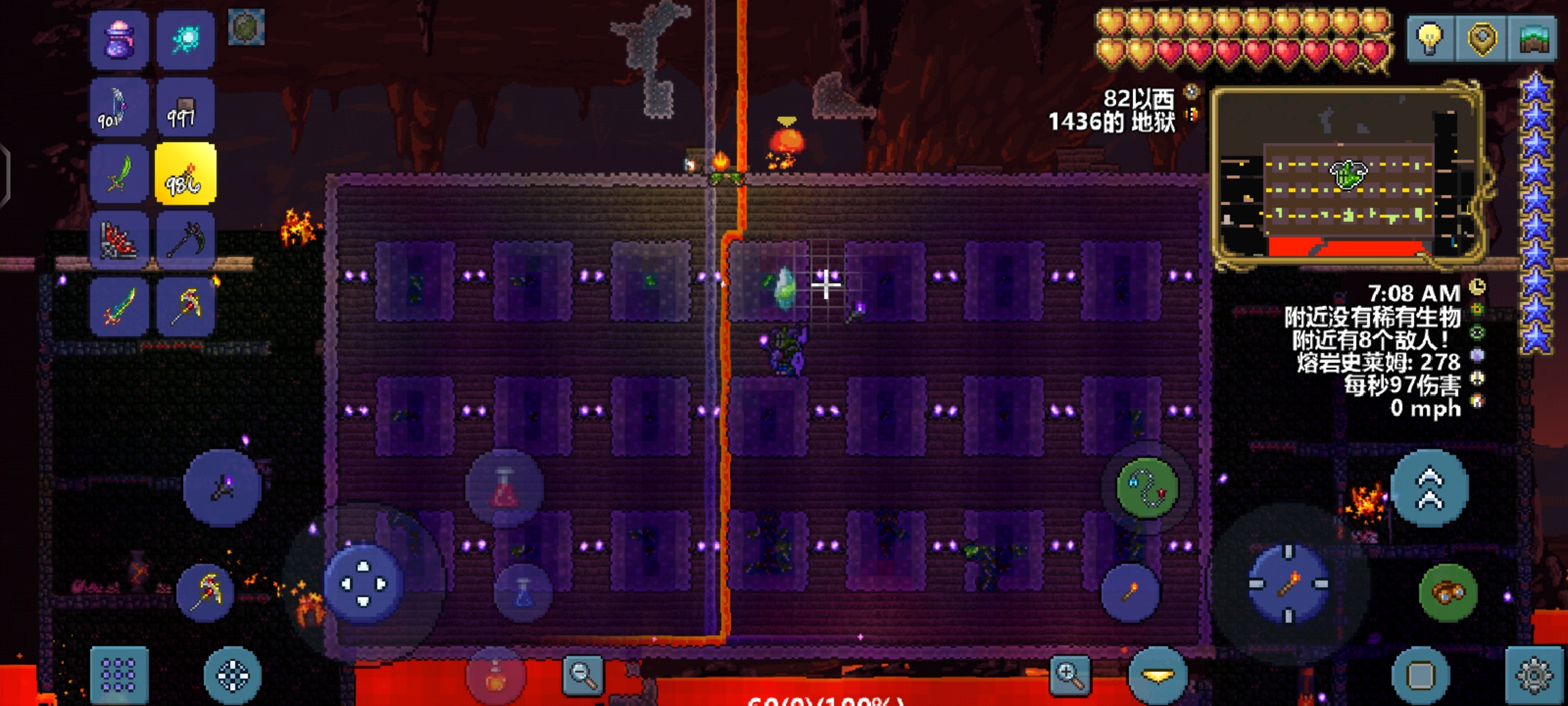Select the glowing cyan orb hotbar slot
1568x706 pixels.
186,41
